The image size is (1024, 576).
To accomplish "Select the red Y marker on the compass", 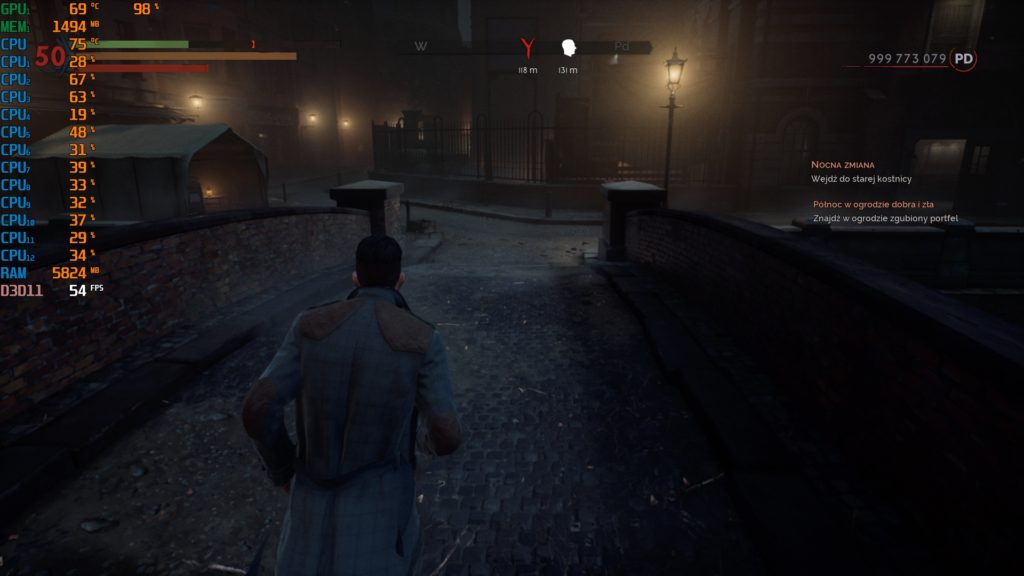I will coord(528,47).
